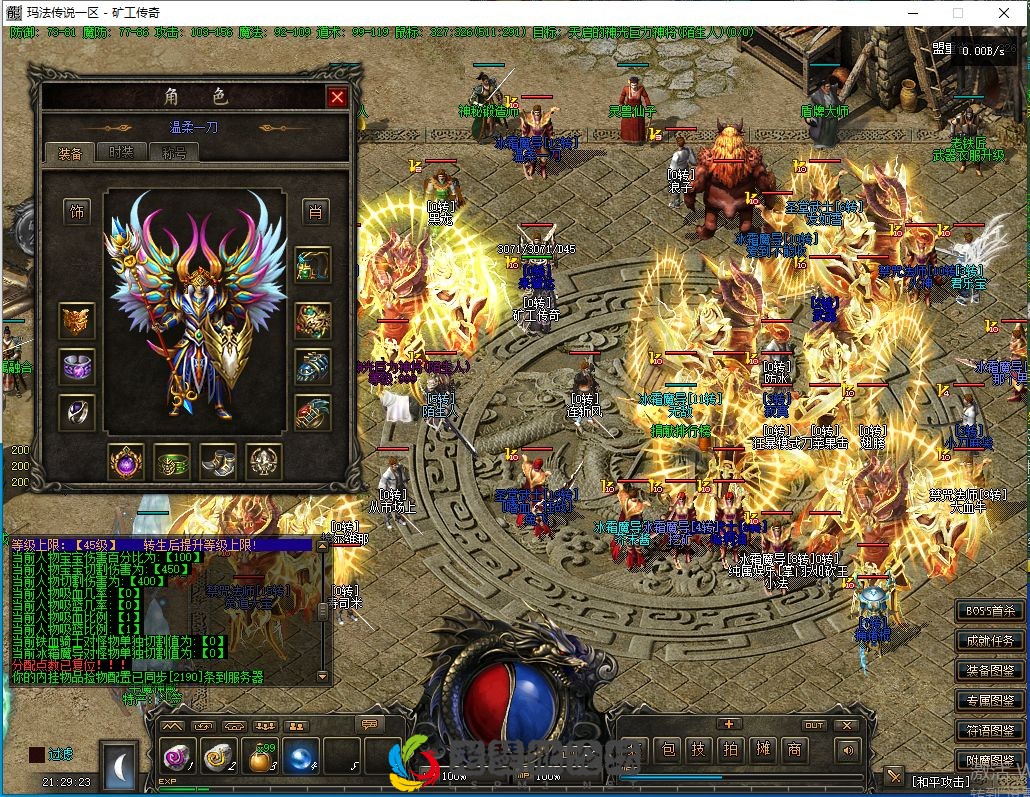Select the green belt equipment slot
The height and width of the screenshot is (797, 1030).
coord(172,461)
